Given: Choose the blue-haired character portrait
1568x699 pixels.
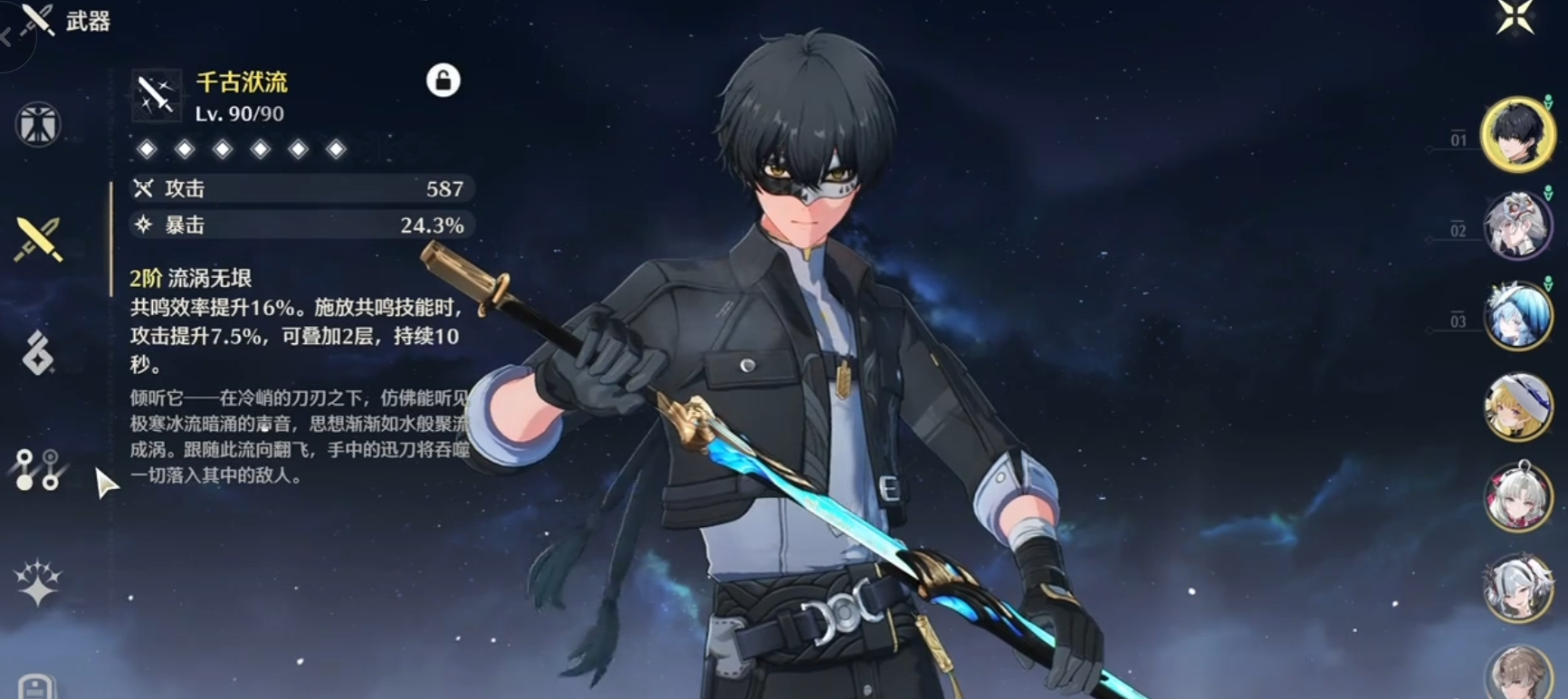Looking at the screenshot, I should click(x=1517, y=316).
